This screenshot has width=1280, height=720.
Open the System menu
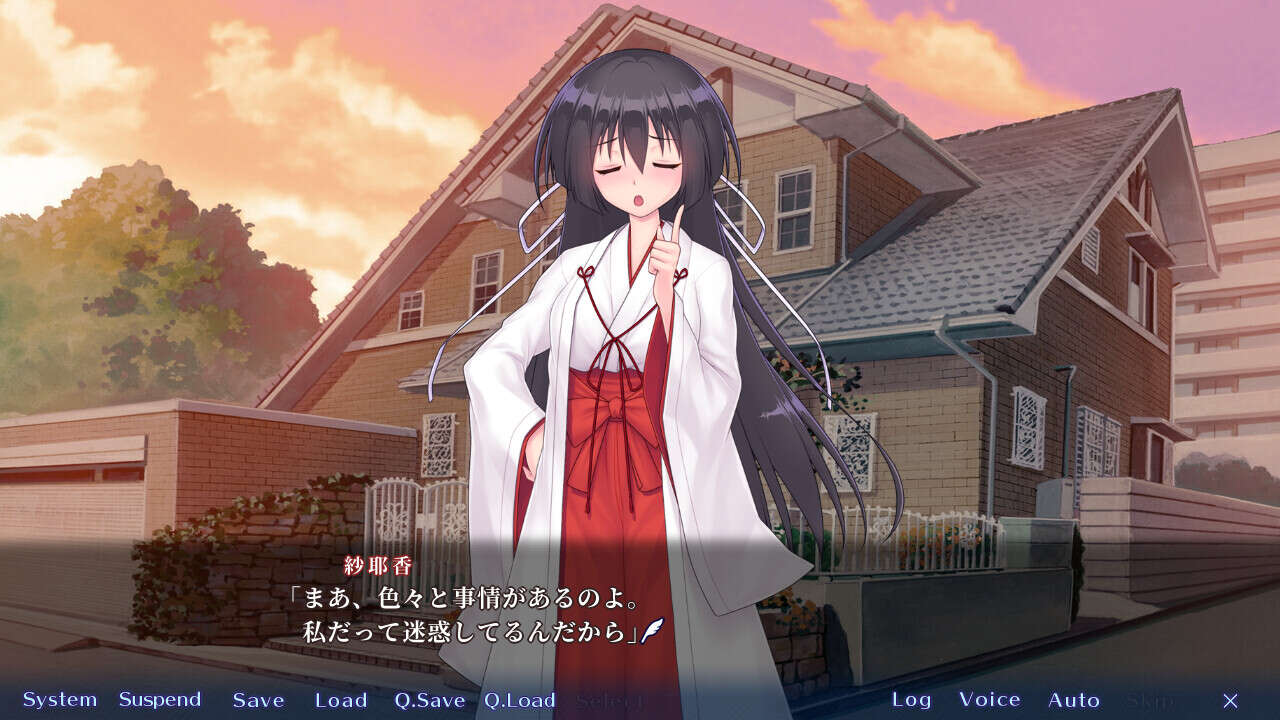[x=60, y=700]
